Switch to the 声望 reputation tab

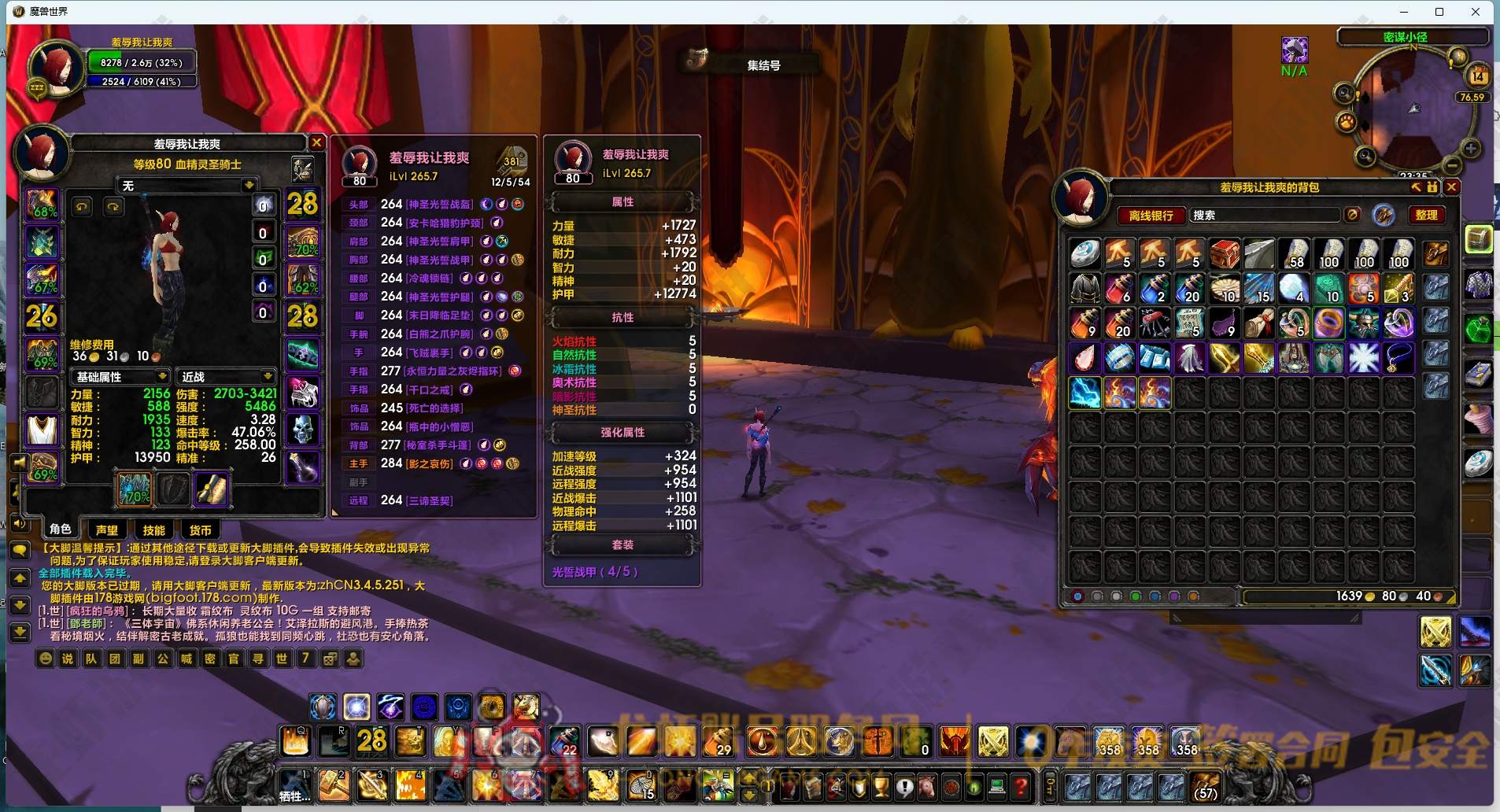(107, 530)
